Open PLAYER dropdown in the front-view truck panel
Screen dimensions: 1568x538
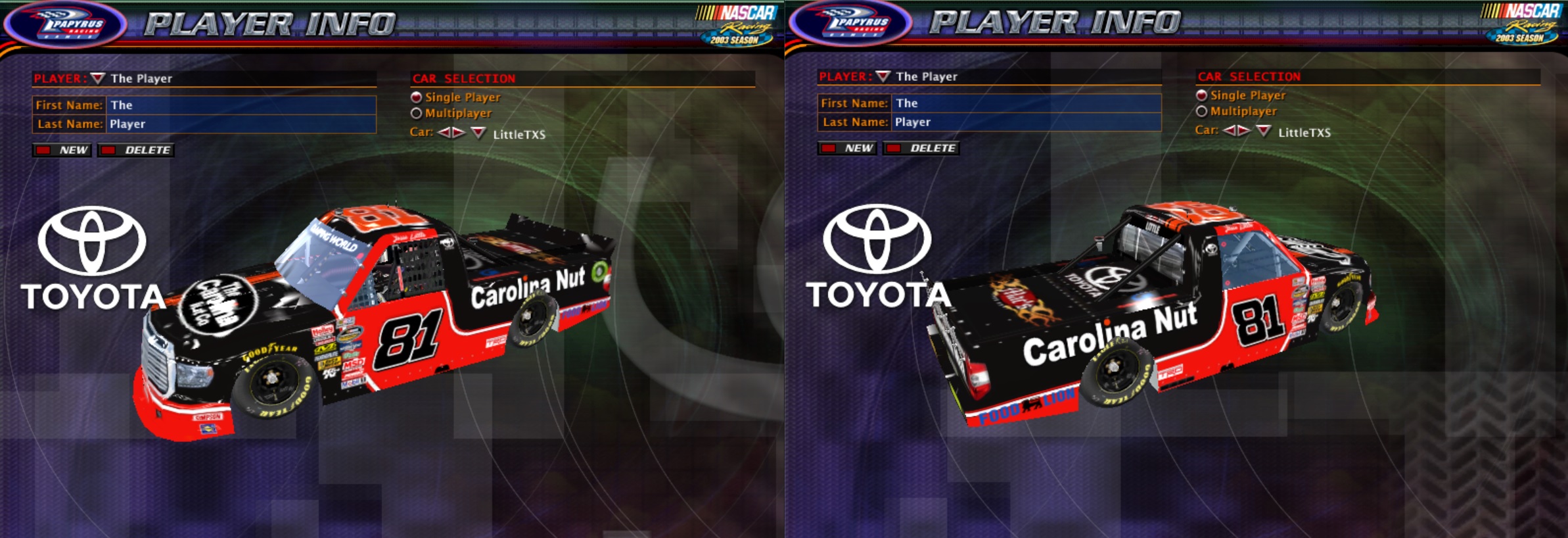(98, 78)
